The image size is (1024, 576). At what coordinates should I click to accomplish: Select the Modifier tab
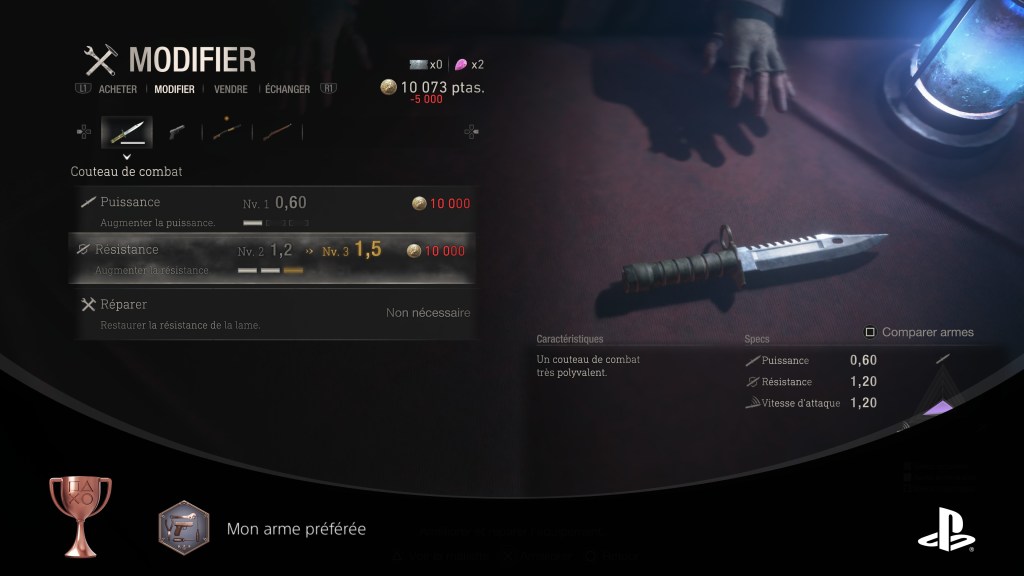coord(174,89)
